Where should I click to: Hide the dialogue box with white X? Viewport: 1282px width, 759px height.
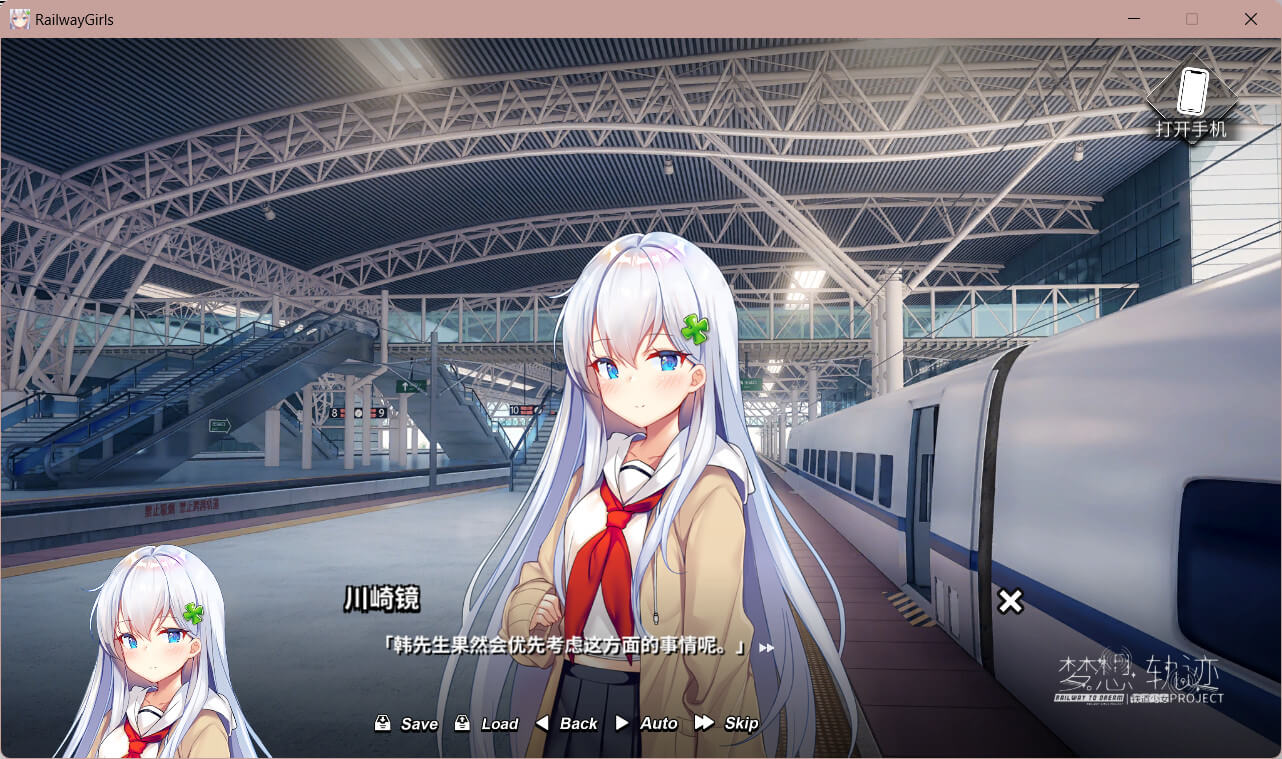click(x=1010, y=601)
